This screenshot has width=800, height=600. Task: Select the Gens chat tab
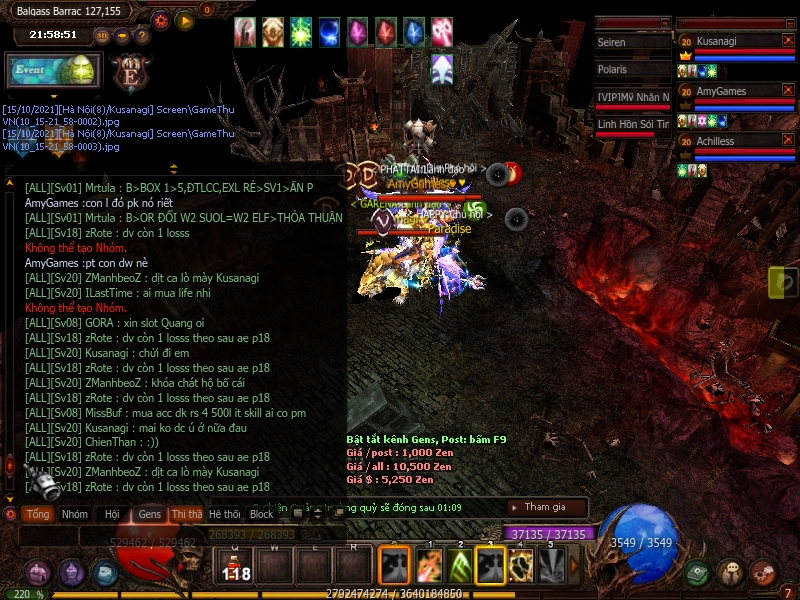point(149,514)
